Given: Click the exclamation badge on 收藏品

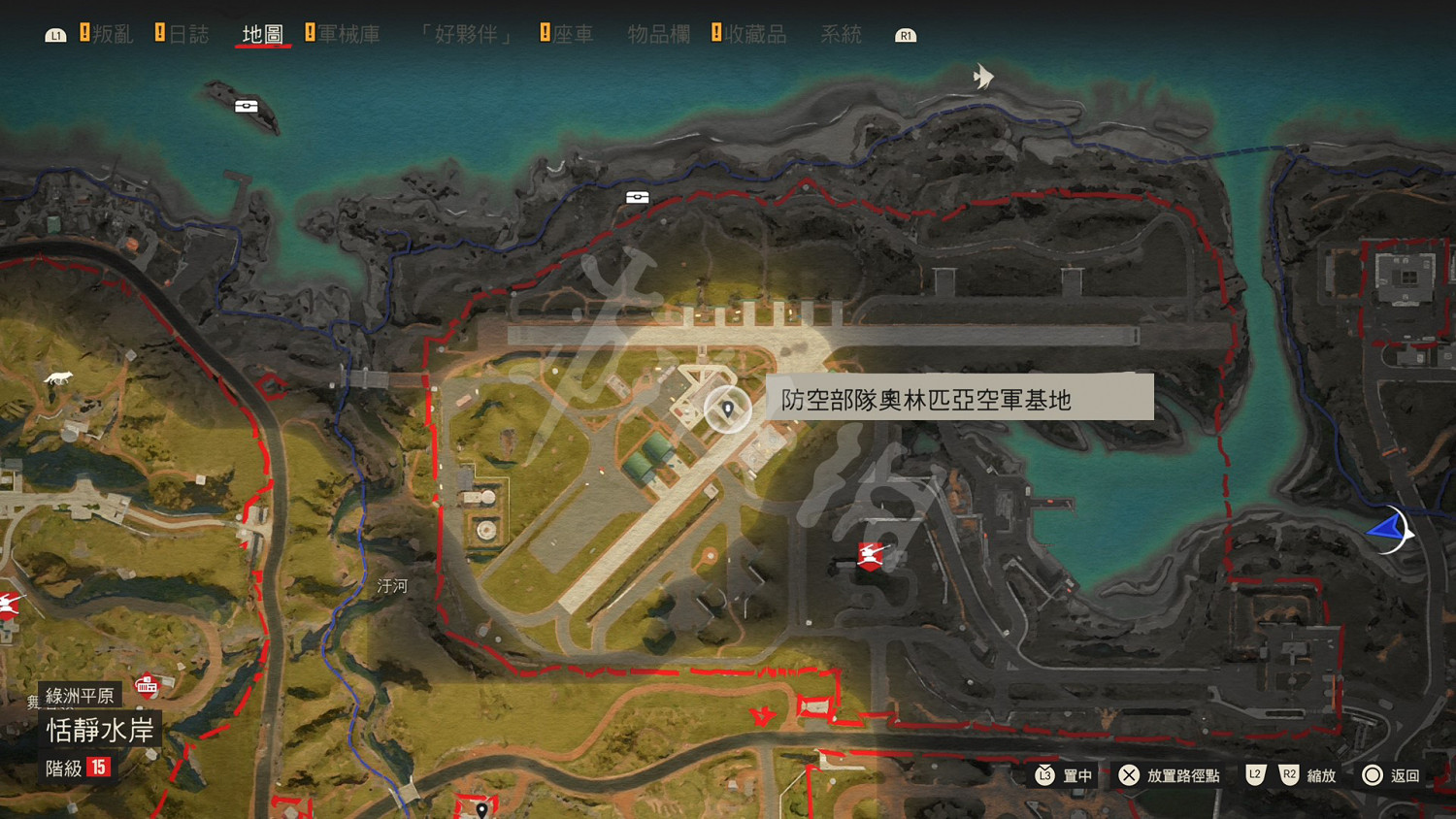Looking at the screenshot, I should pos(717,32).
